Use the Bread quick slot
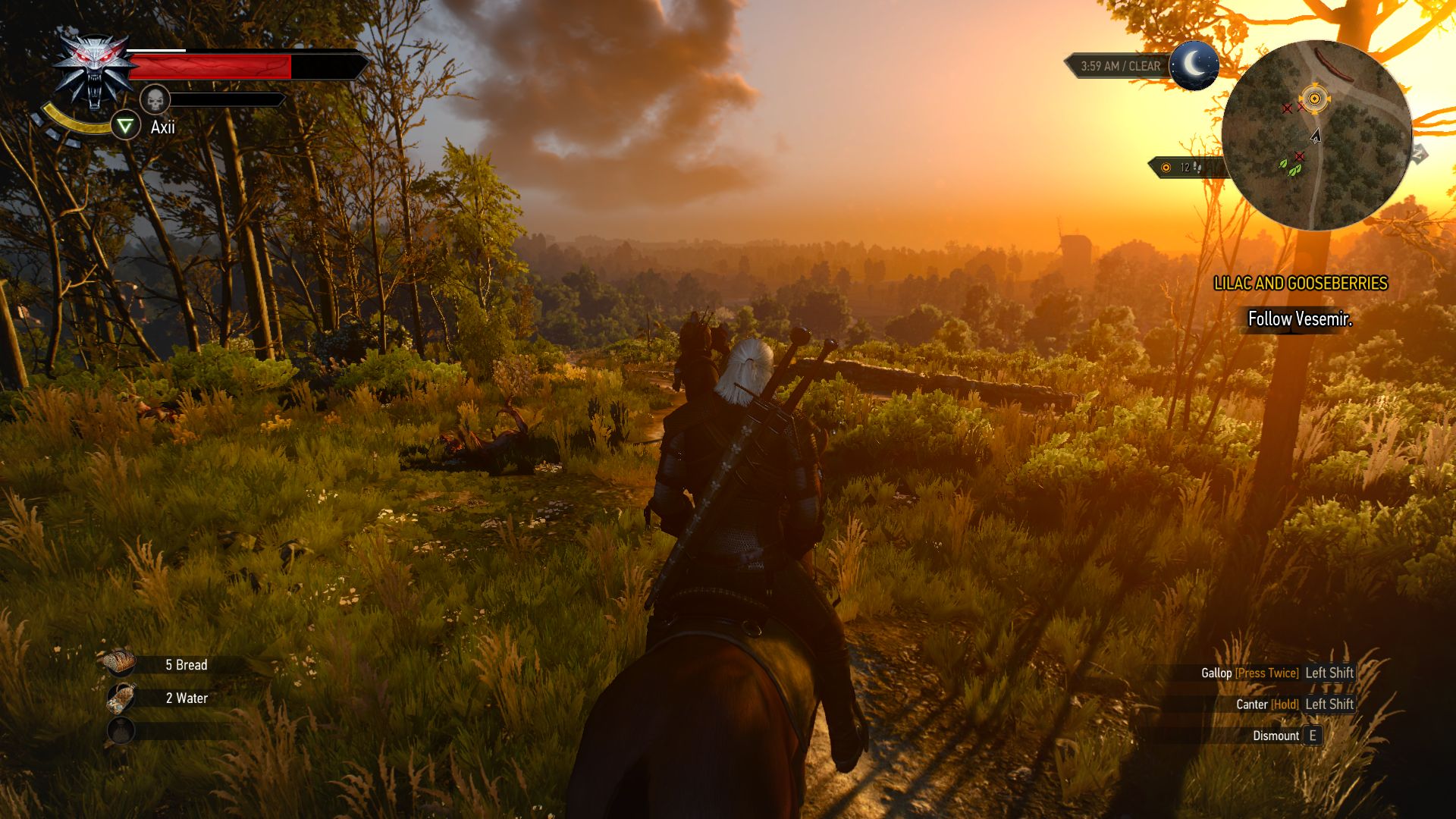1456x819 pixels. [x=121, y=664]
